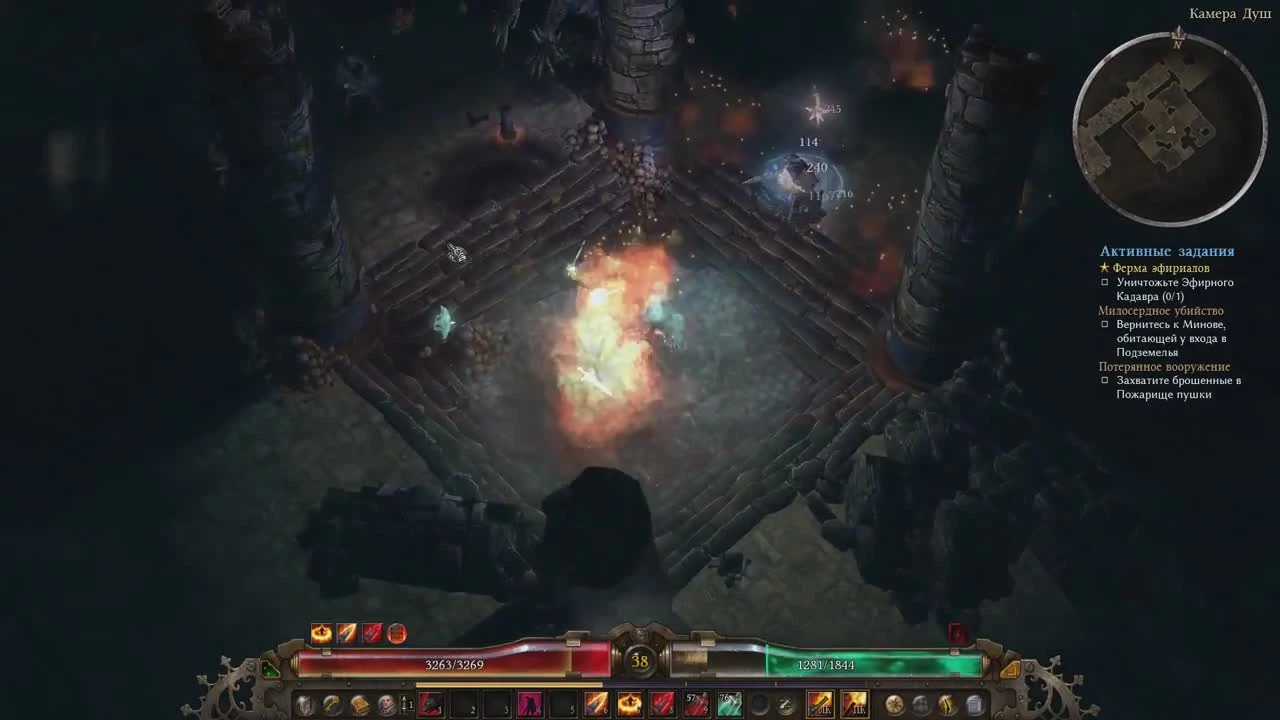Click the red health bar showing 3263/3269

[x=455, y=663]
